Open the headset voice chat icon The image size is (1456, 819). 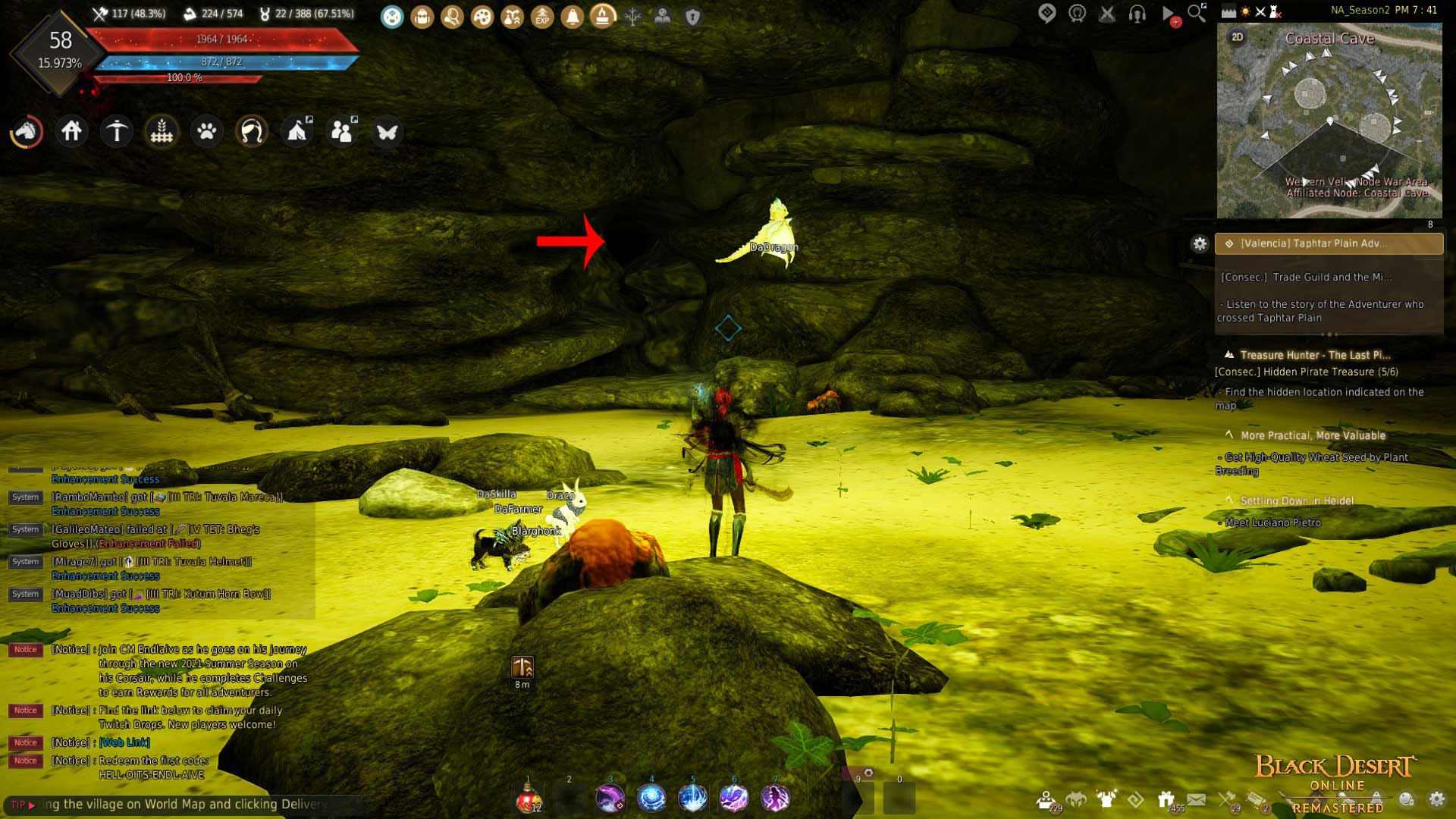coord(1136,13)
